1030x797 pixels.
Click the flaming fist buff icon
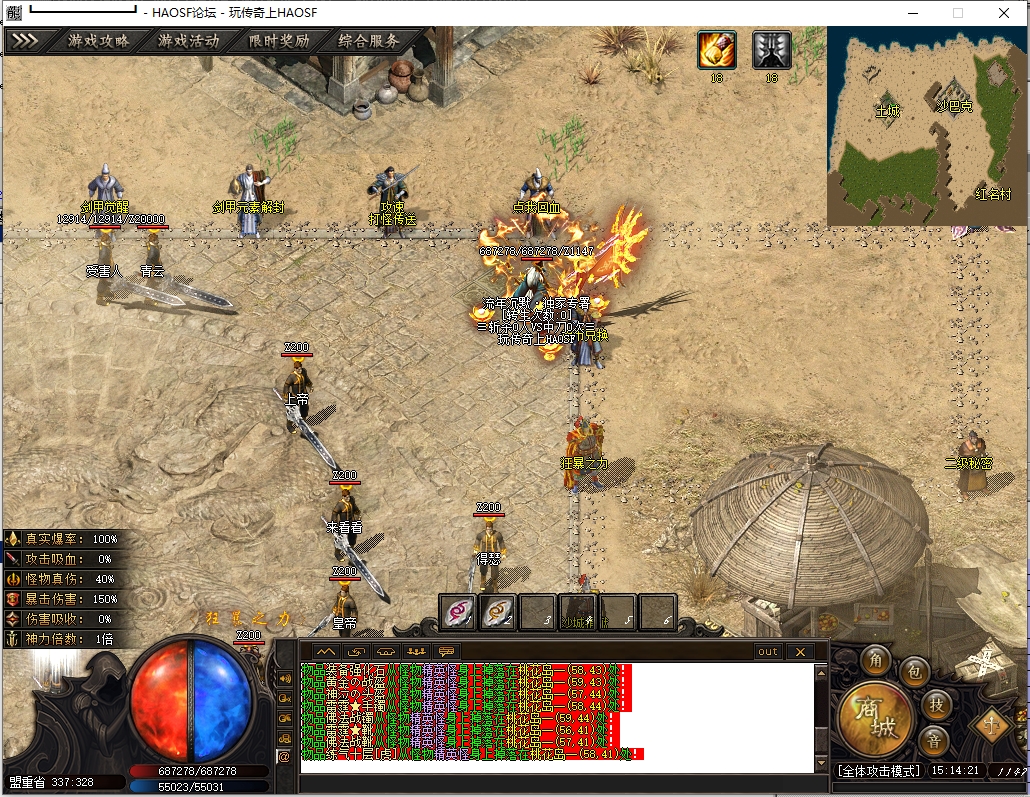pos(716,50)
